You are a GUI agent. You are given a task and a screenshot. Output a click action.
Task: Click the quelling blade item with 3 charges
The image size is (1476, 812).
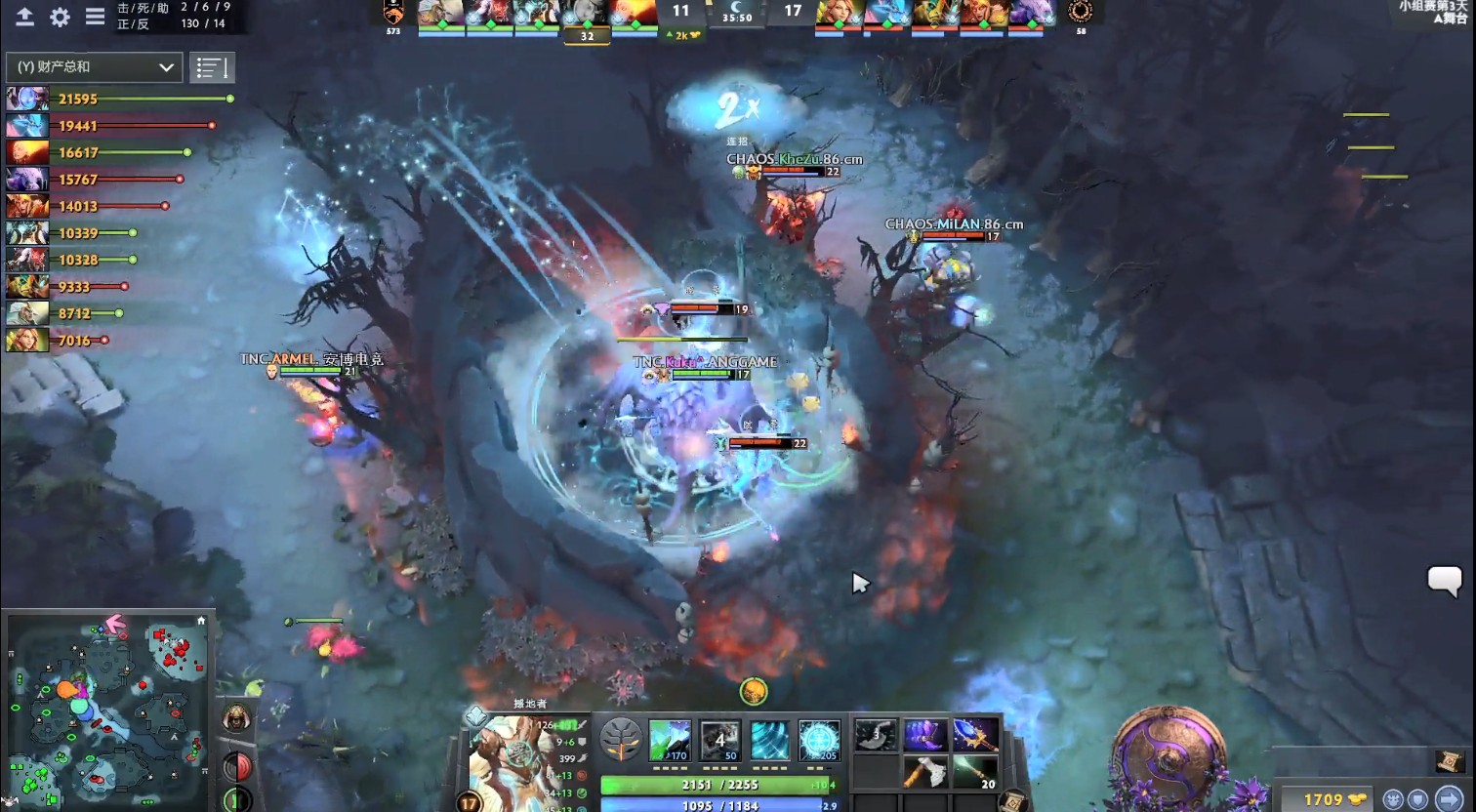click(875, 737)
